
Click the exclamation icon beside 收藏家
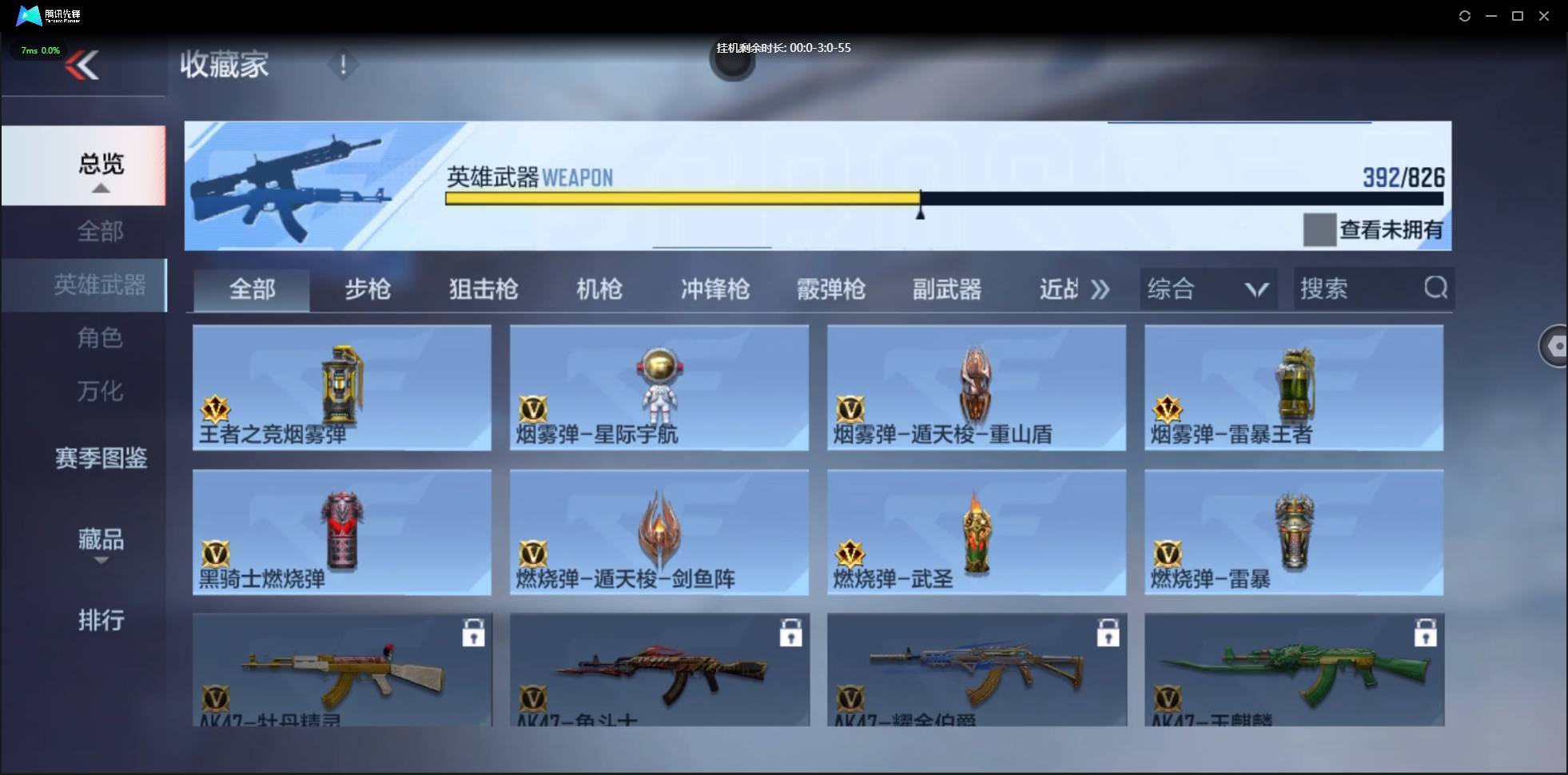click(343, 65)
